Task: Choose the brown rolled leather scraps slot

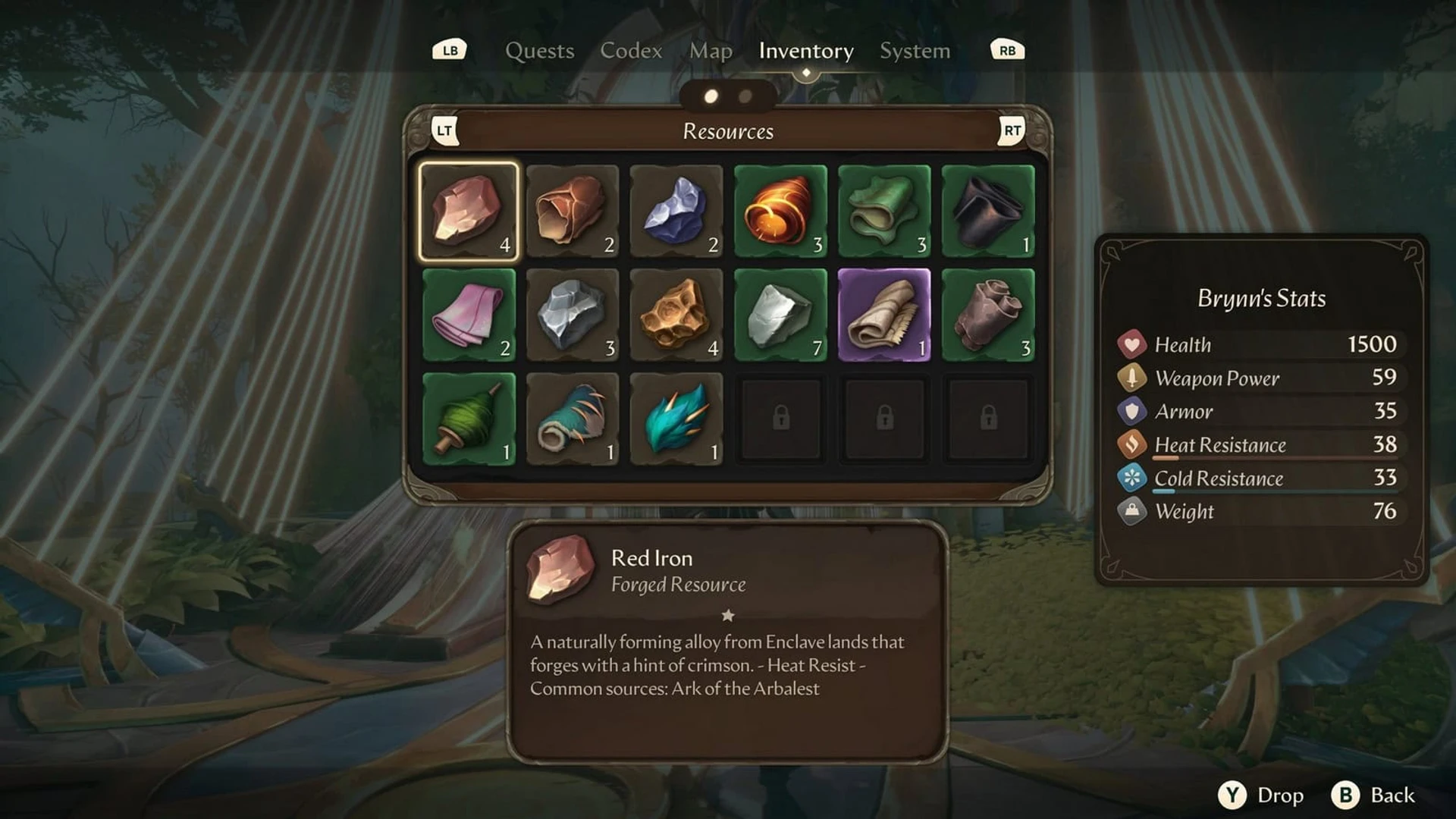Action: (x=988, y=315)
